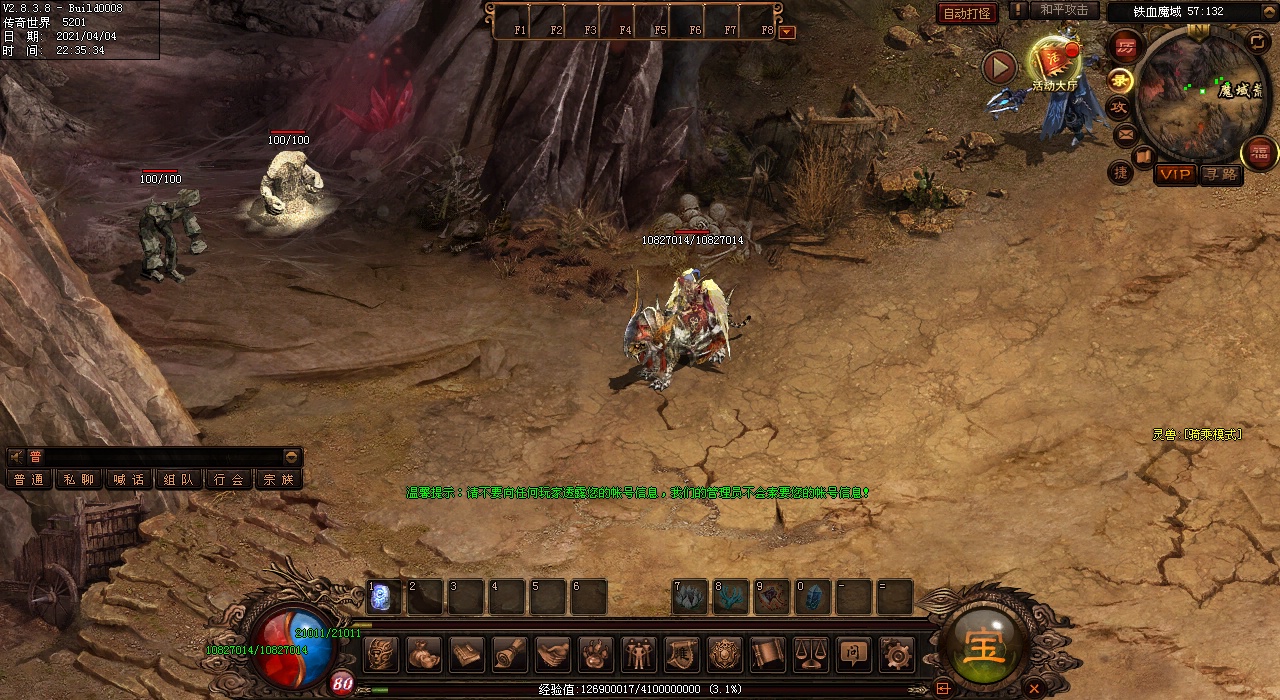1280x700 pixels.
Task: Activate 寻路 pathfinding button
Action: click(x=1219, y=174)
